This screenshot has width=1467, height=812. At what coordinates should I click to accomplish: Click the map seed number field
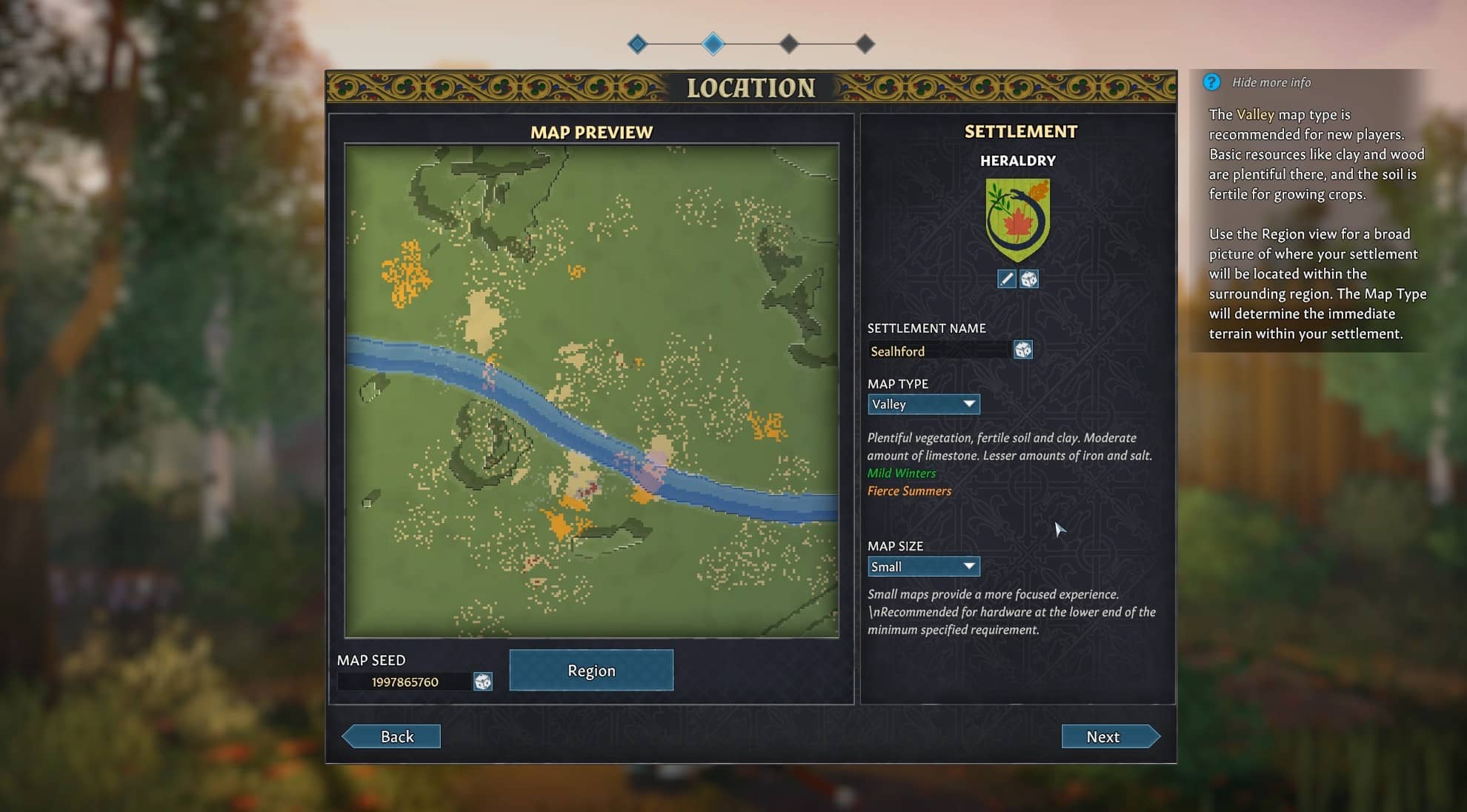click(405, 682)
